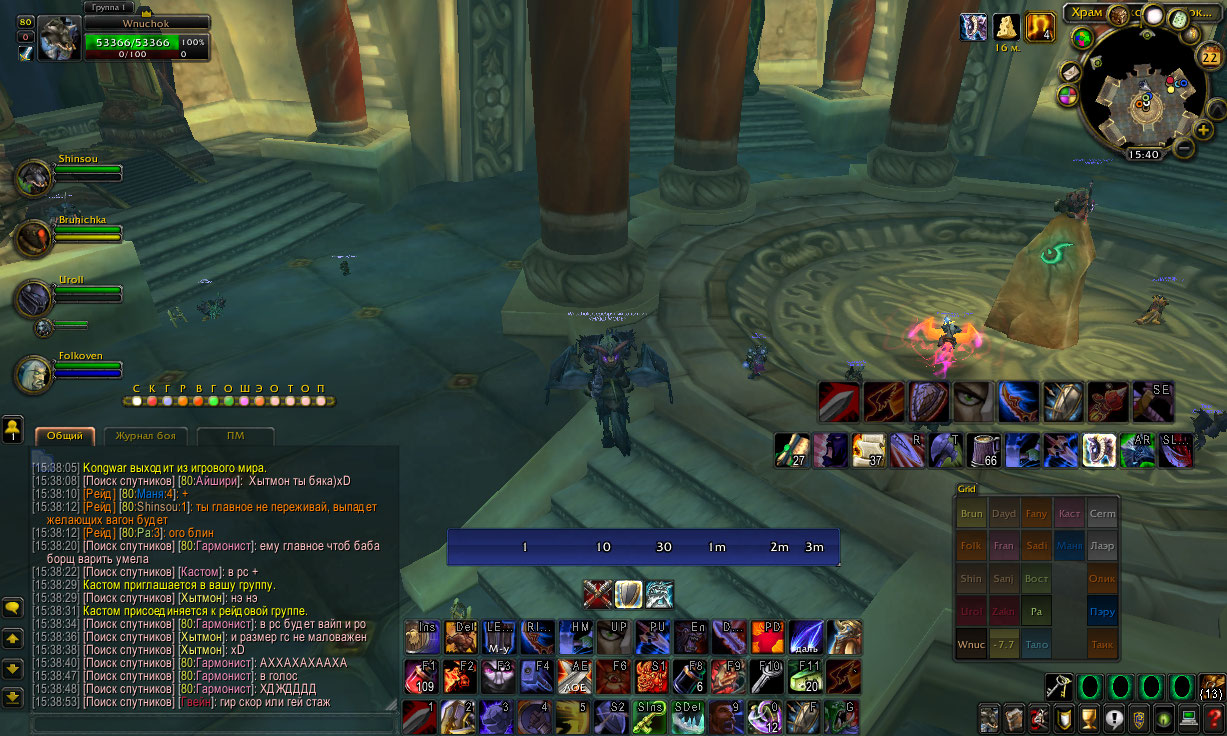Click the Wnuchok player portrait frame
1227x736 pixels.
(59, 38)
